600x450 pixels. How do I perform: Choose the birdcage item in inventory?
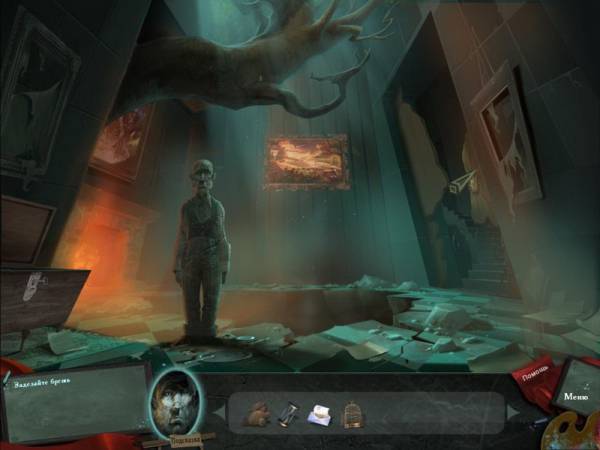(352, 413)
